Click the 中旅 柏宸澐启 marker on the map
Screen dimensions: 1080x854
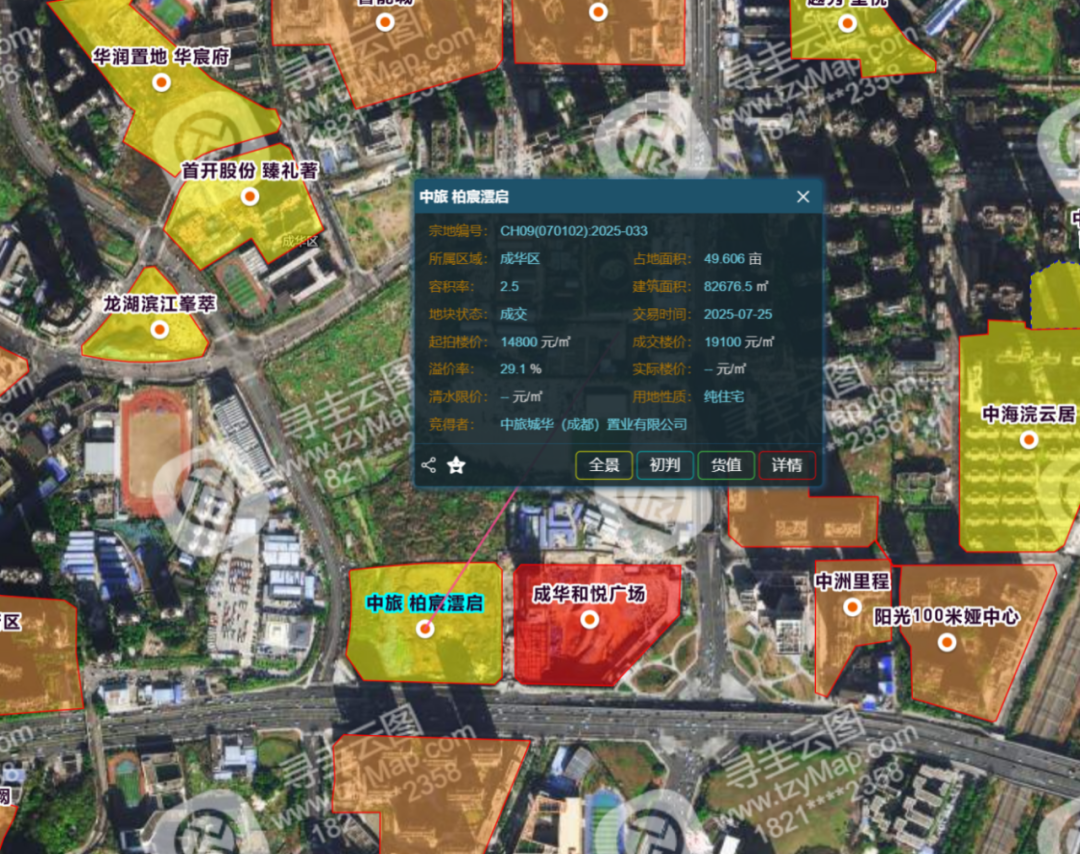coord(425,629)
